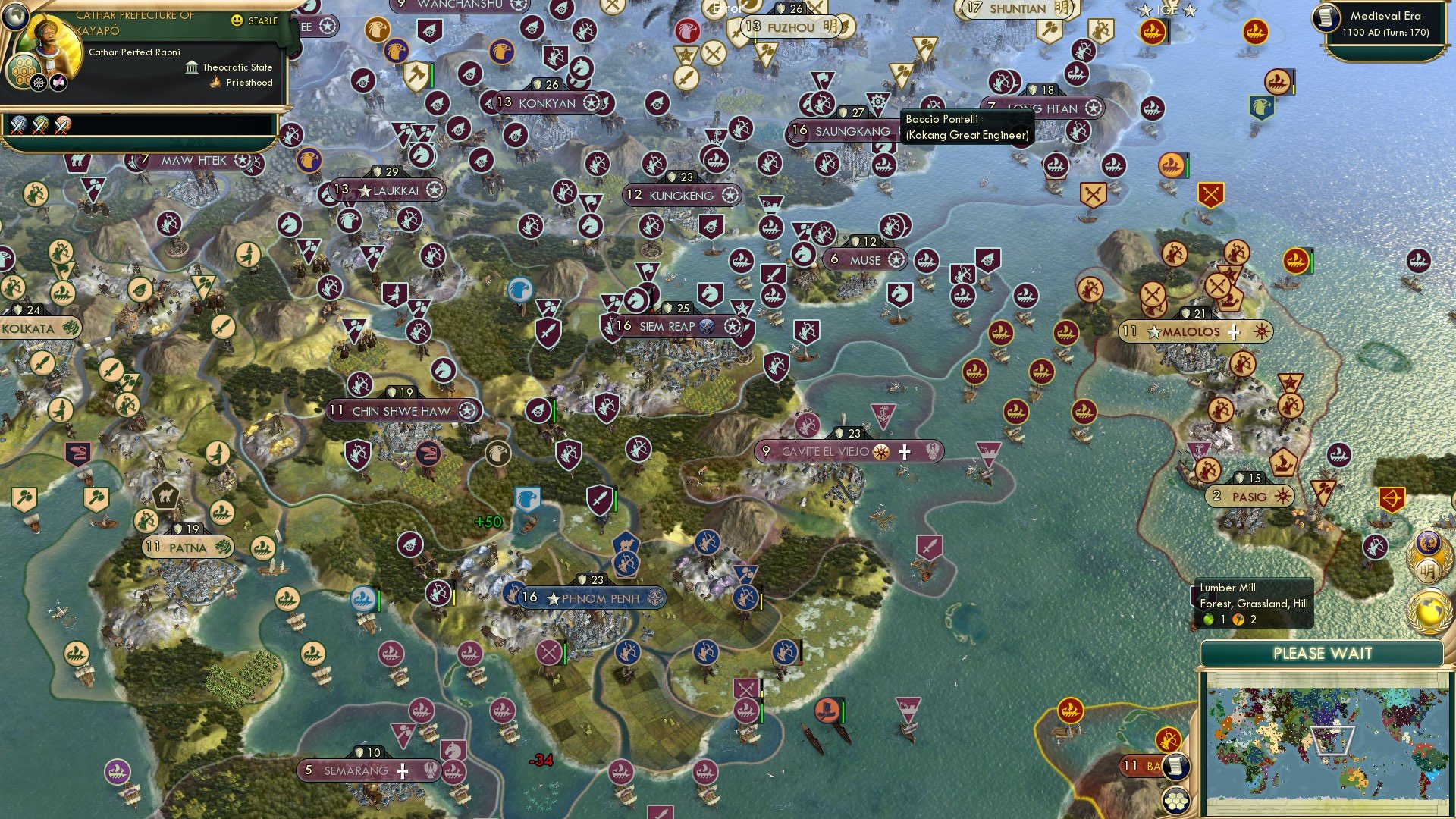
Task: Click the STABLE happiness smiley indicator
Action: 237,20
